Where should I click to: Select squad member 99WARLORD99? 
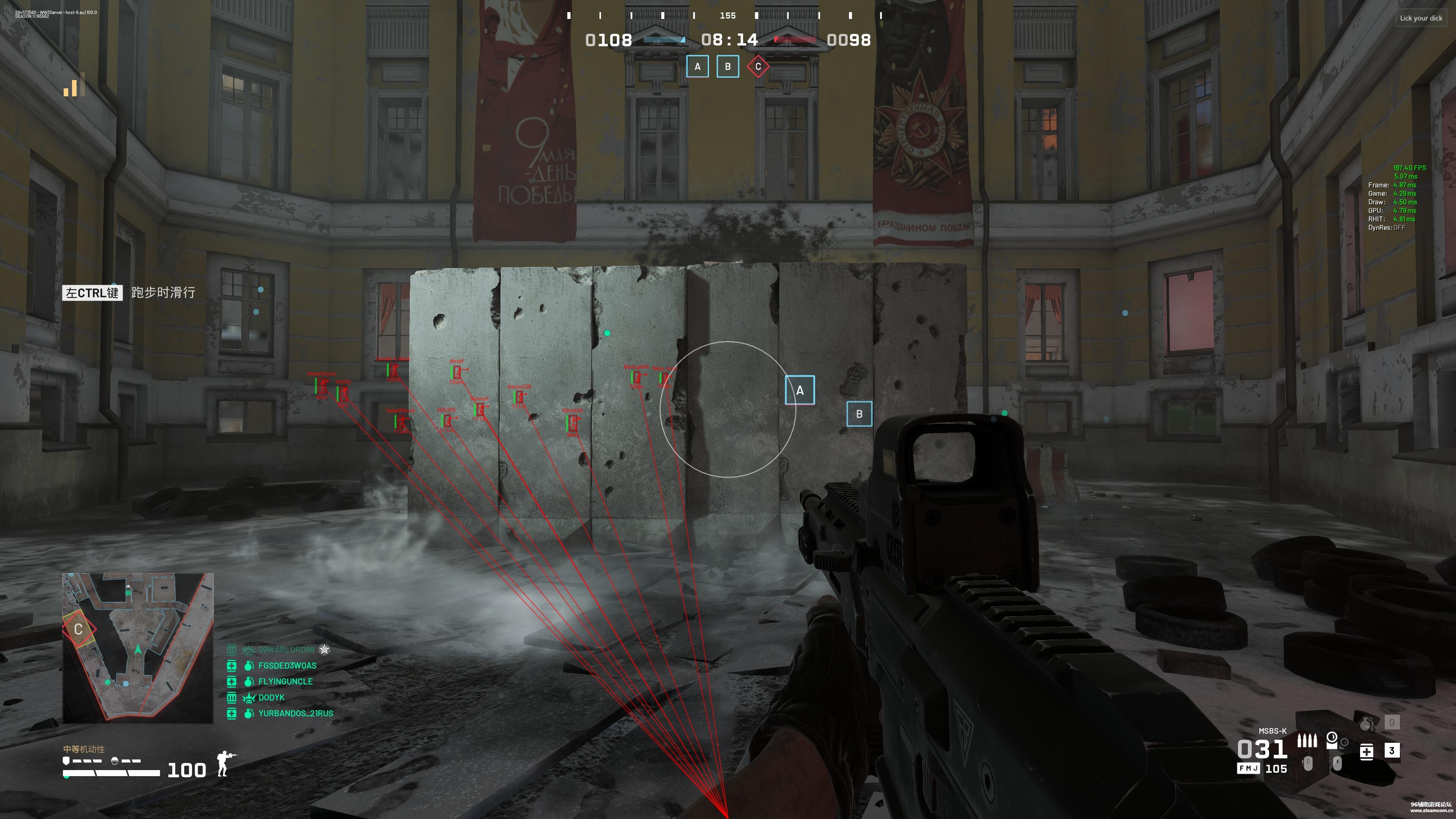click(286, 650)
